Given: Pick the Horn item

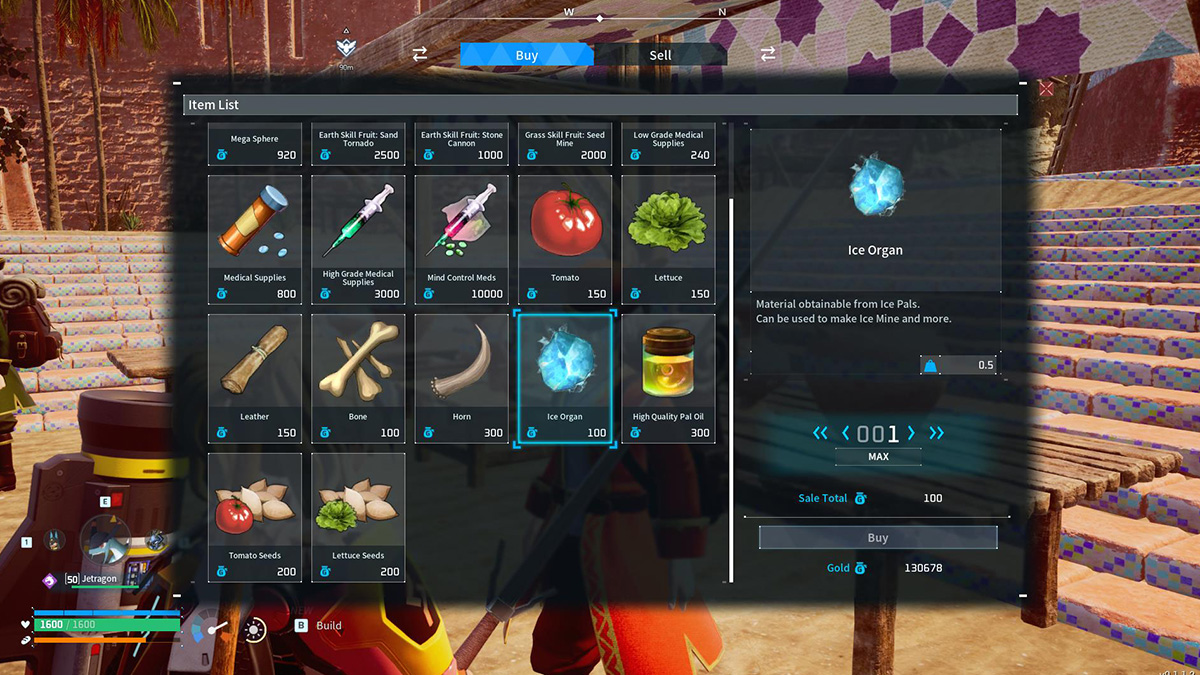Looking at the screenshot, I should [462, 378].
